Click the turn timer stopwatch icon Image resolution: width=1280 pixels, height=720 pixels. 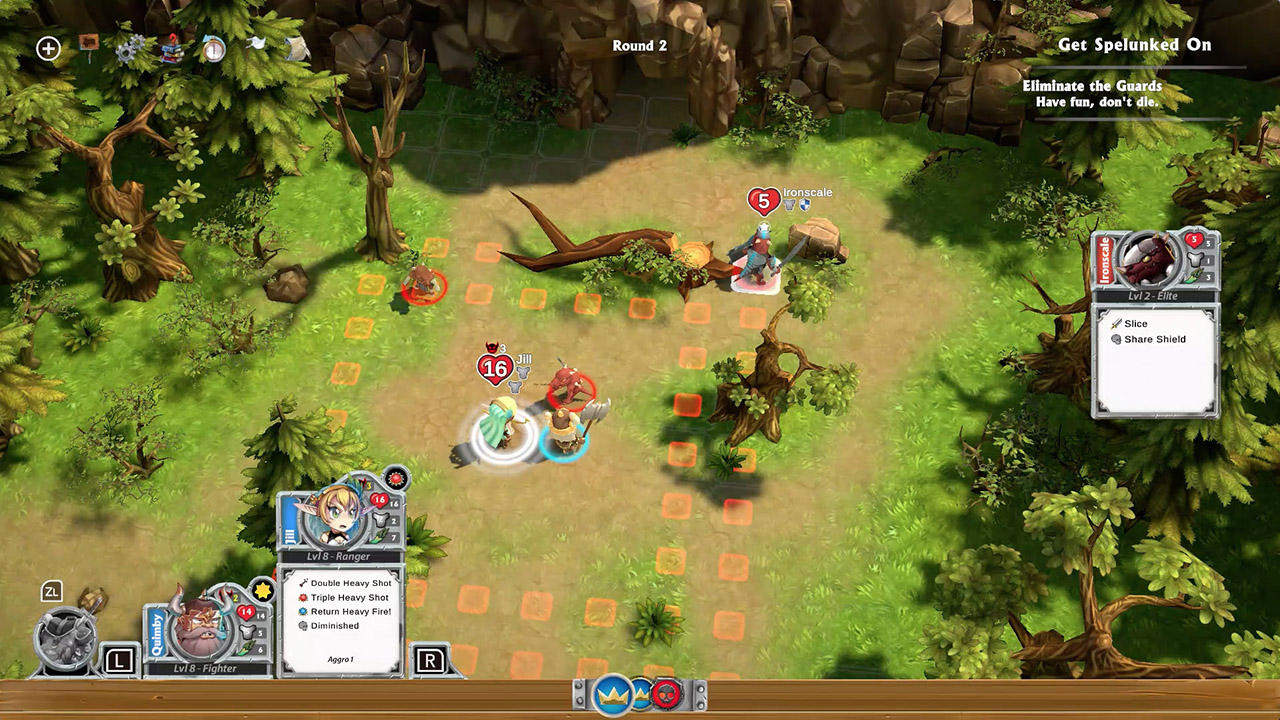point(213,49)
